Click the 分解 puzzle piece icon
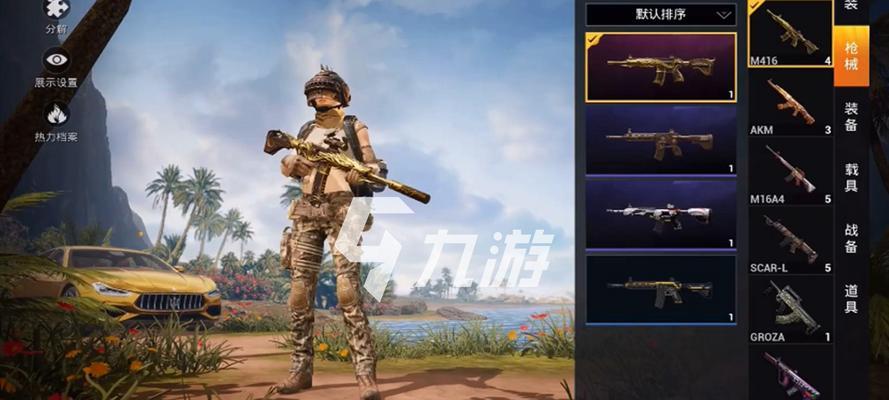The width and height of the screenshot is (889, 400). (56, 12)
